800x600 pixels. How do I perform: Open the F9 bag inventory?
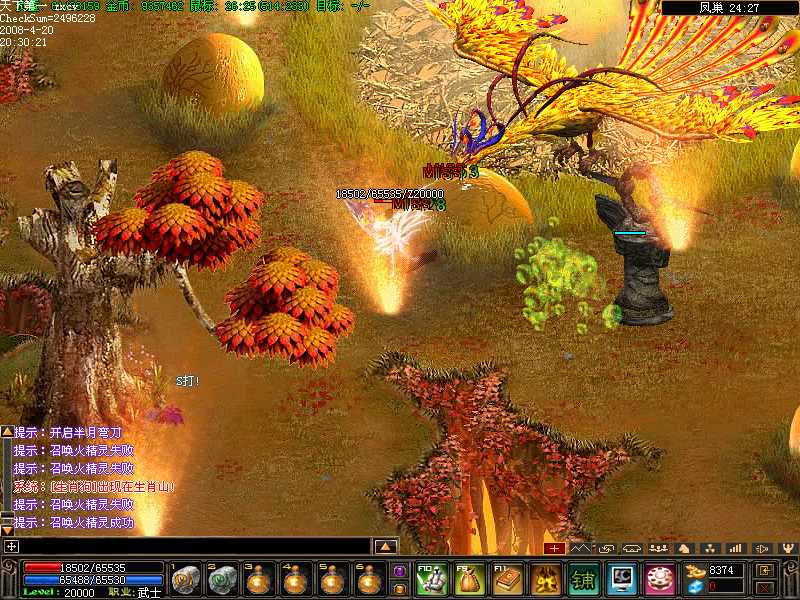coord(469,579)
